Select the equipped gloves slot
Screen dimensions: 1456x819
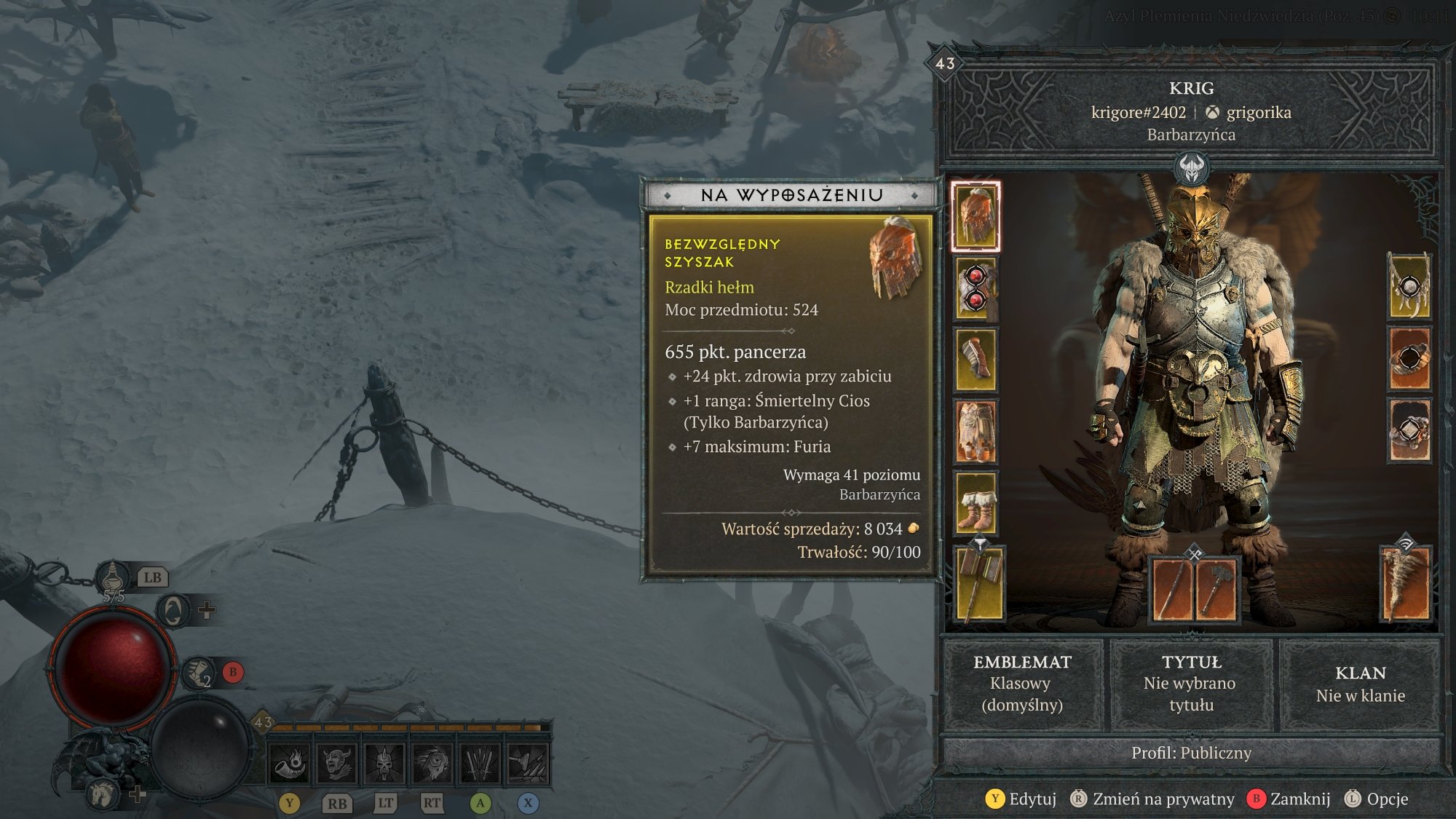coord(976,360)
